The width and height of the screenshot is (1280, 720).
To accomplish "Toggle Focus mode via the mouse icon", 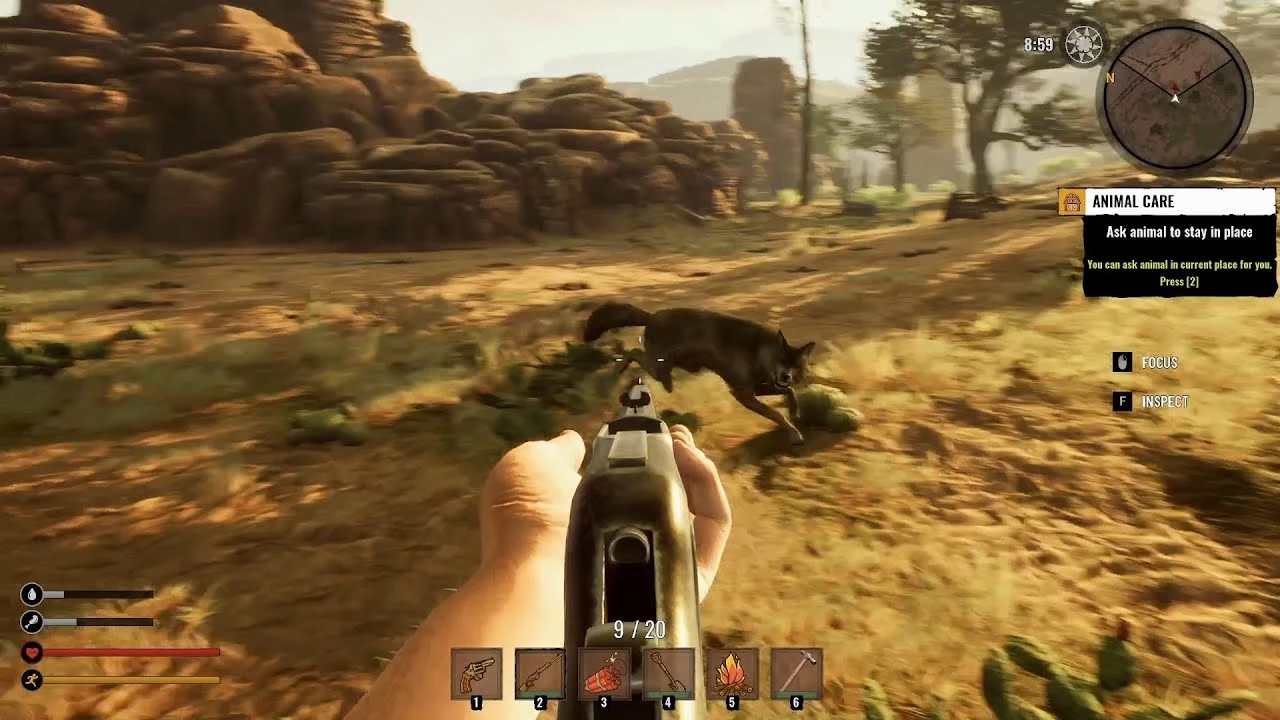I will tap(1121, 362).
